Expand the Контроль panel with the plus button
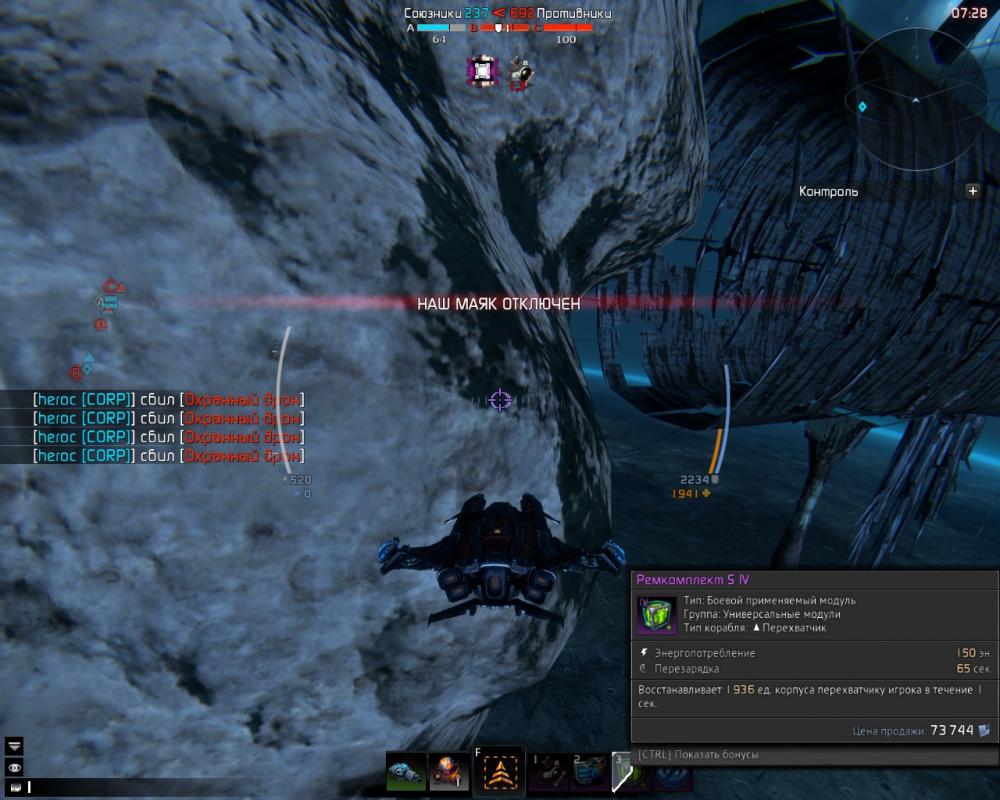1000x800 pixels. point(972,191)
